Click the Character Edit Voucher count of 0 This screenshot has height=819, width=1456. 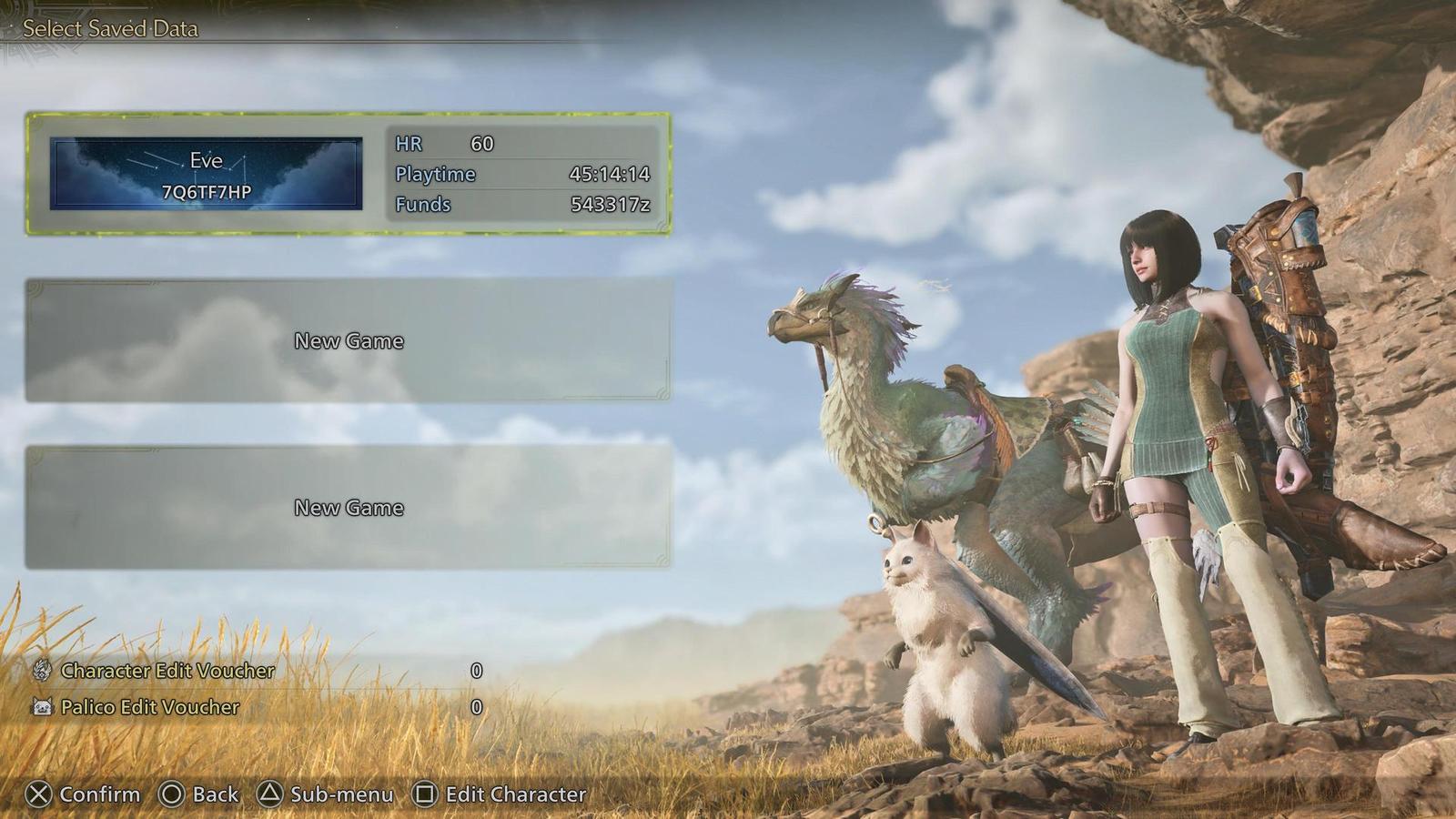click(475, 671)
